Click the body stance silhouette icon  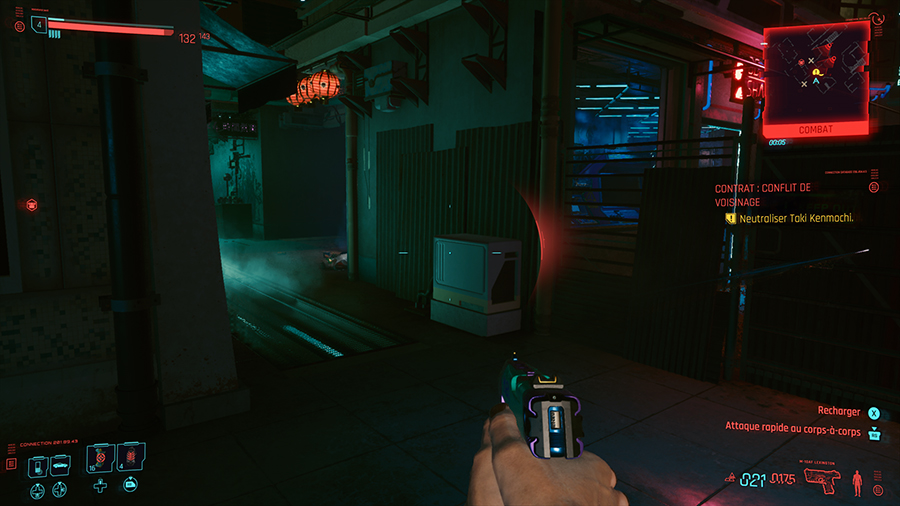856,480
